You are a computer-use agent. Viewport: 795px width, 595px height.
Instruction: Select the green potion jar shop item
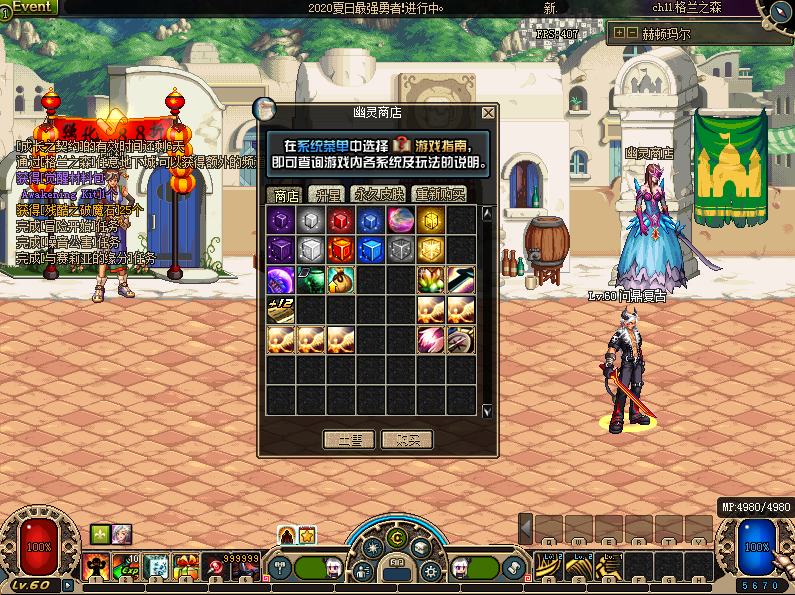click(x=311, y=280)
